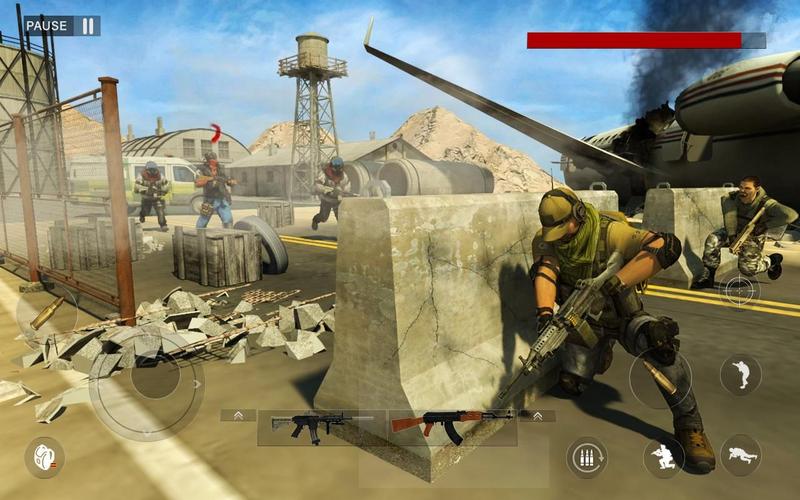The image size is (800, 500).
Task: Tap the reload ammo icon
Action: coord(587,458)
